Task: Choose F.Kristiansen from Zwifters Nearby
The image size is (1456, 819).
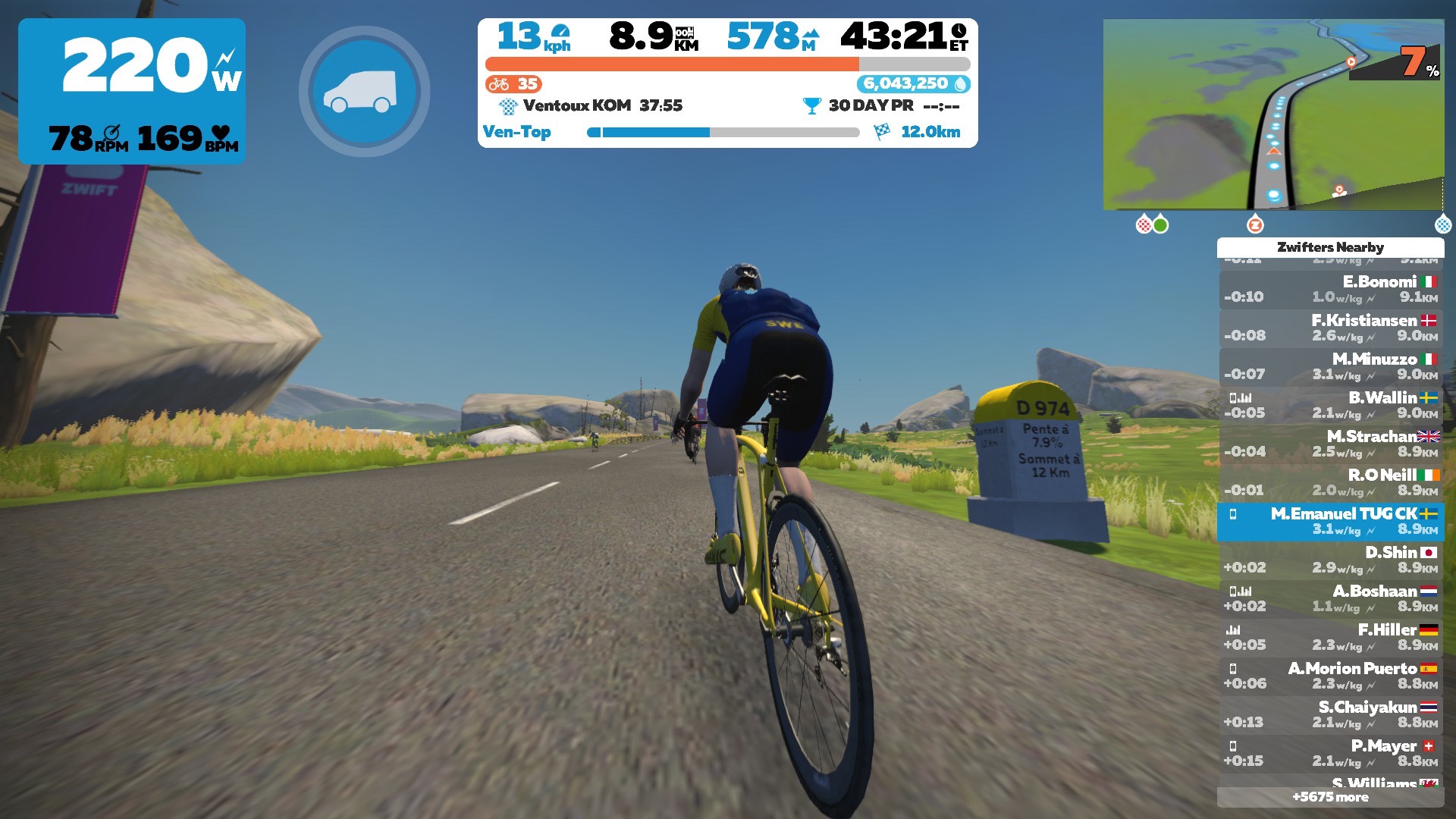Action: tap(1330, 328)
